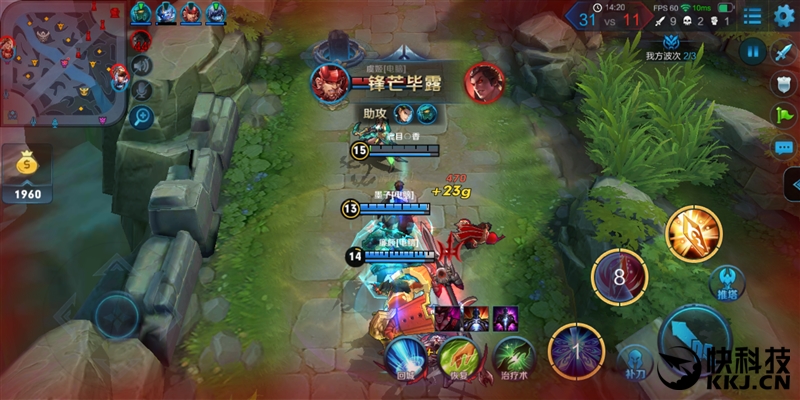Viewport: 800px width, 400px height.
Task: Select the skill showing cooldown 8
Action: coord(619,277)
